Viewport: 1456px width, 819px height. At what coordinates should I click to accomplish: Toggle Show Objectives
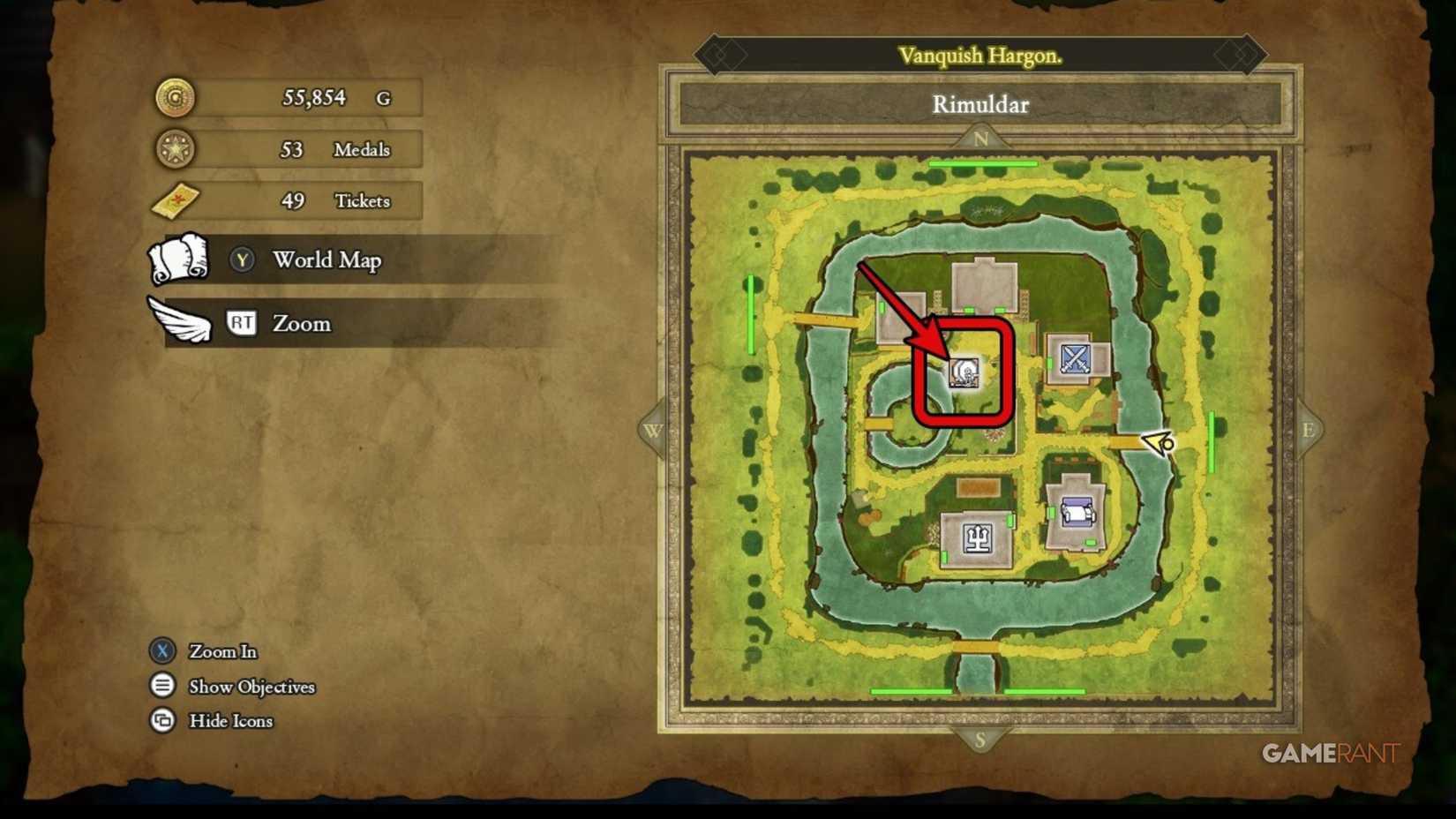162,686
